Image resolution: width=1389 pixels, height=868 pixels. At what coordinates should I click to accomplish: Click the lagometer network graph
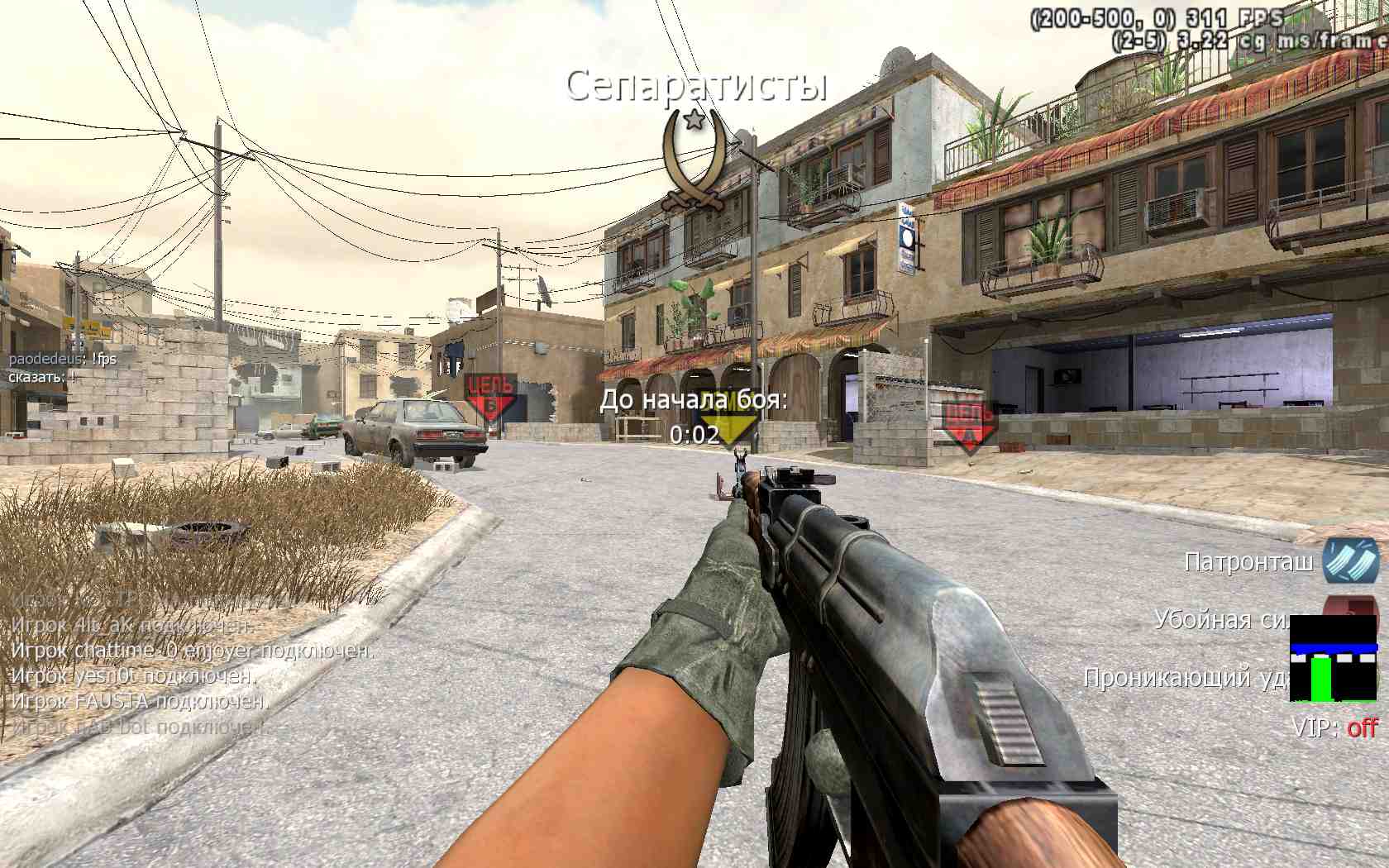point(1334,659)
